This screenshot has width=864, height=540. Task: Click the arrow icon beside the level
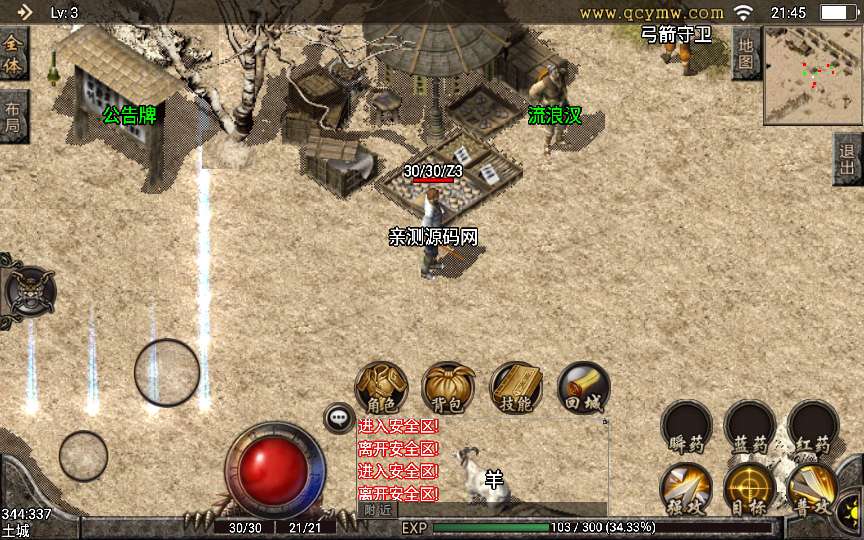[x=24, y=12]
